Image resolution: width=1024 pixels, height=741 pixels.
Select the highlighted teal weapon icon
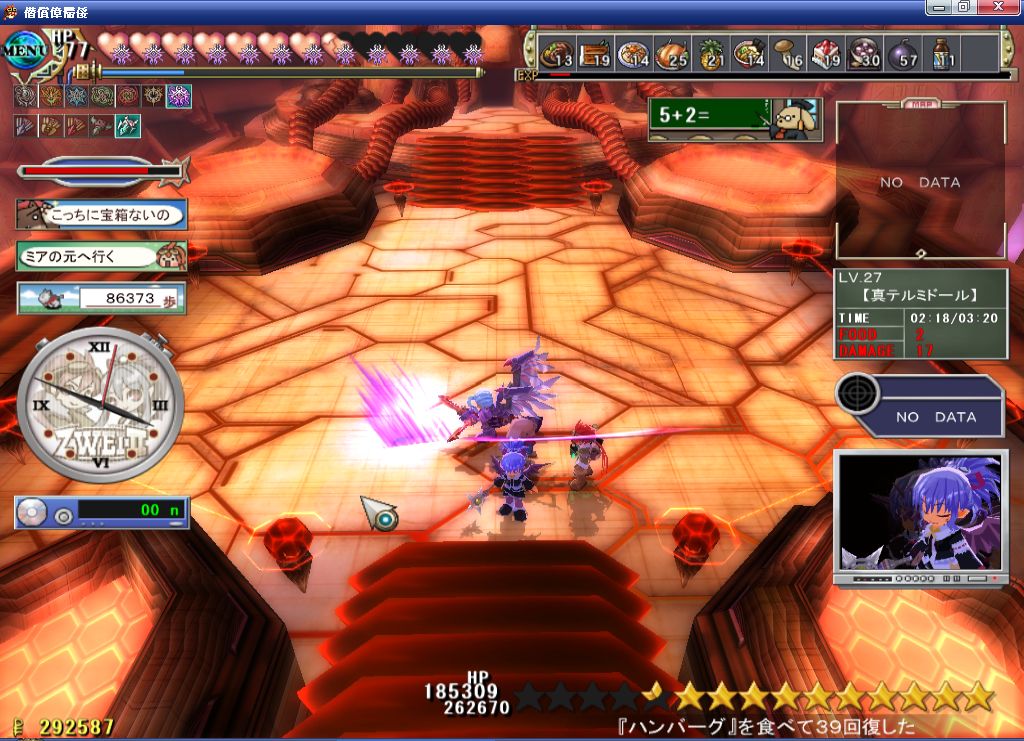[x=127, y=126]
